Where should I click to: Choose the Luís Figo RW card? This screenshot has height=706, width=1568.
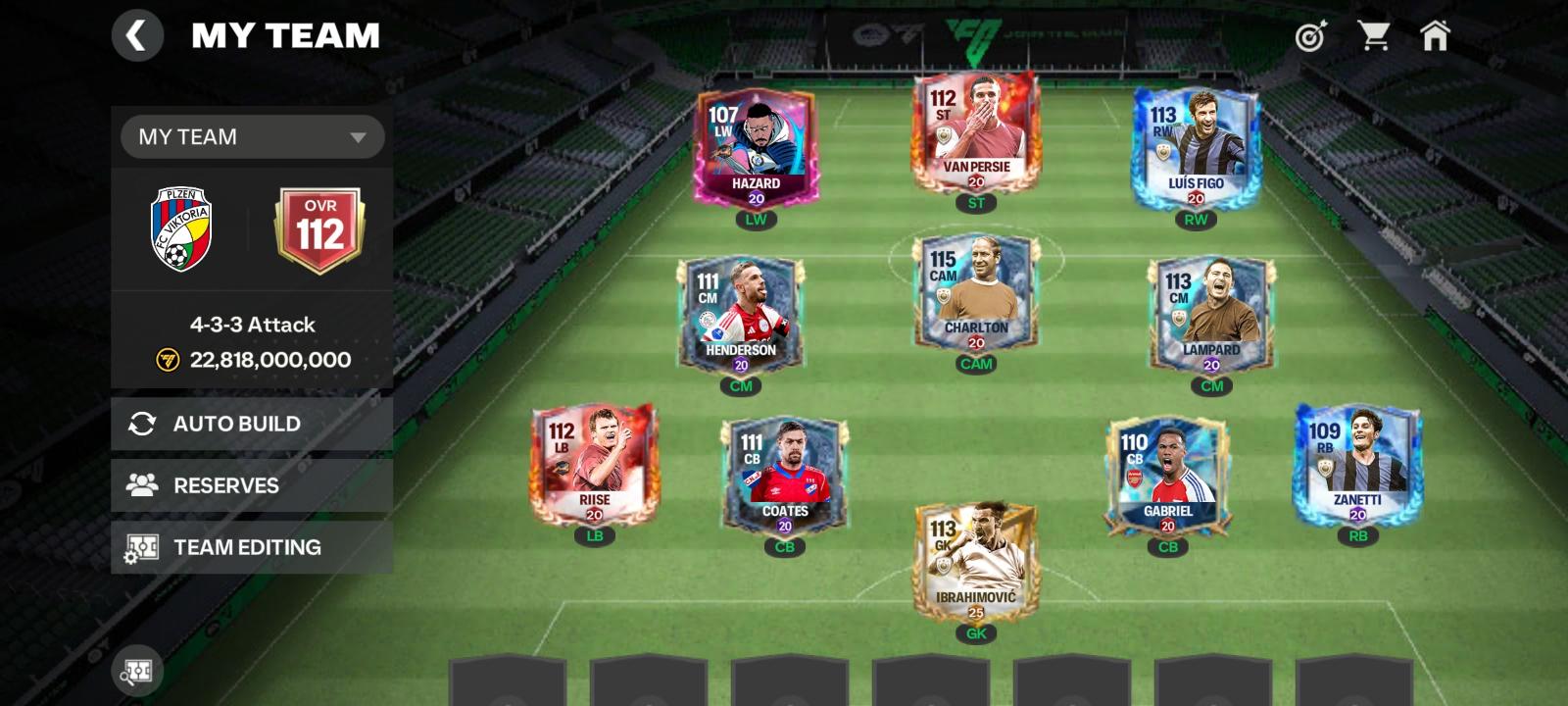1196,147
